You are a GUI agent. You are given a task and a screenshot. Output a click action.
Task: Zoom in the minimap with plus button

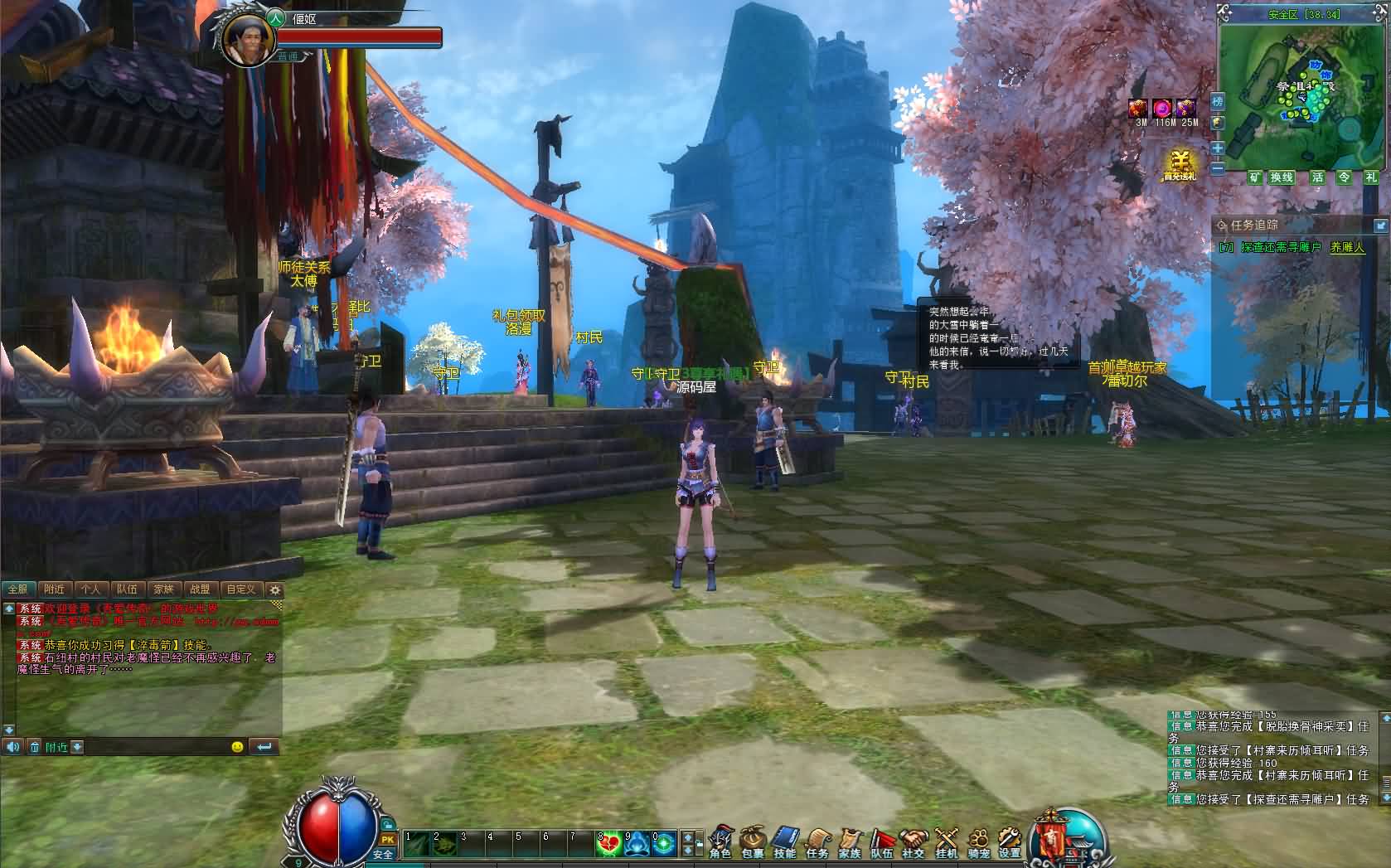[1217, 148]
